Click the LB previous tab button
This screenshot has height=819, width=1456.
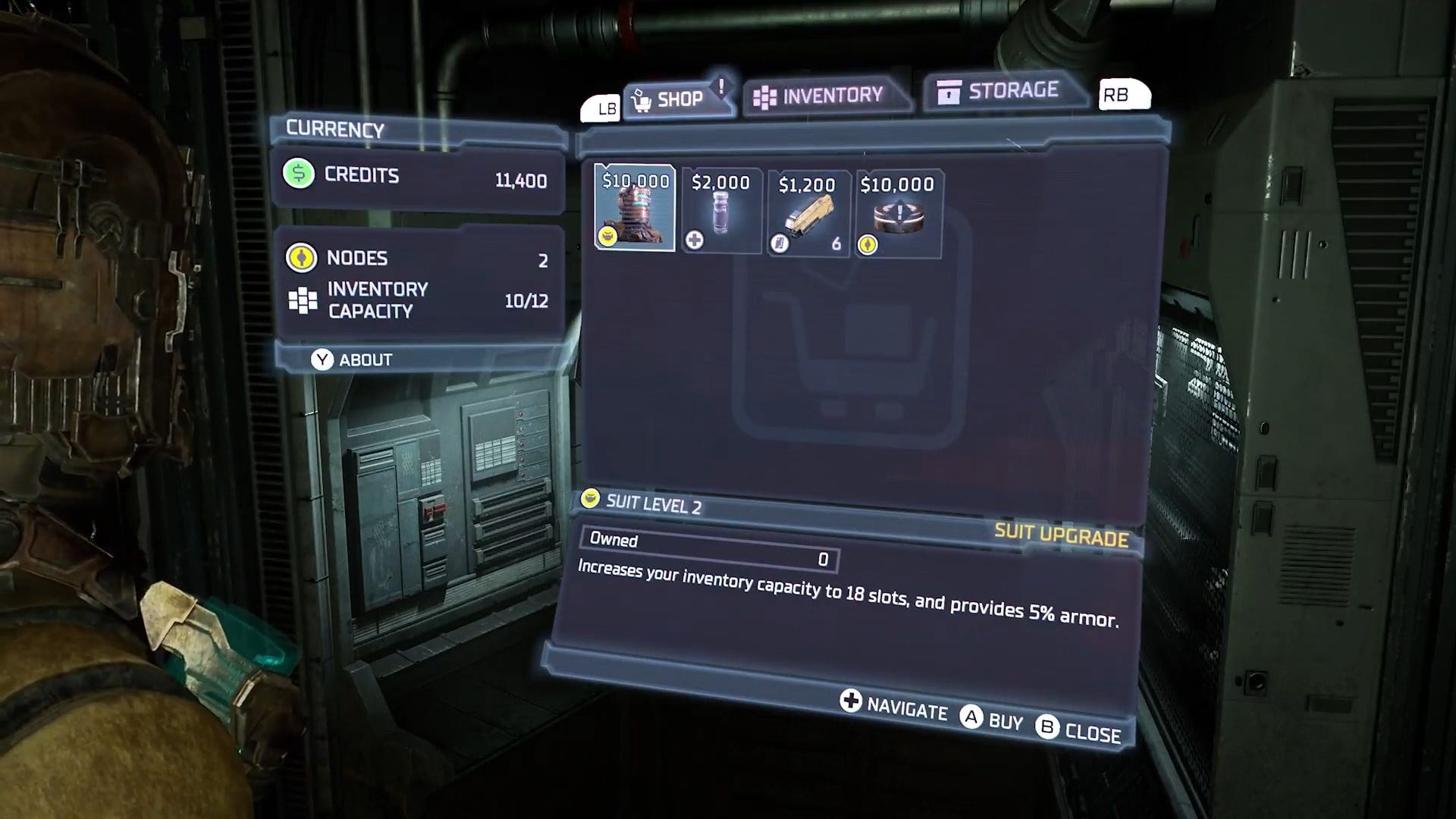tap(601, 106)
